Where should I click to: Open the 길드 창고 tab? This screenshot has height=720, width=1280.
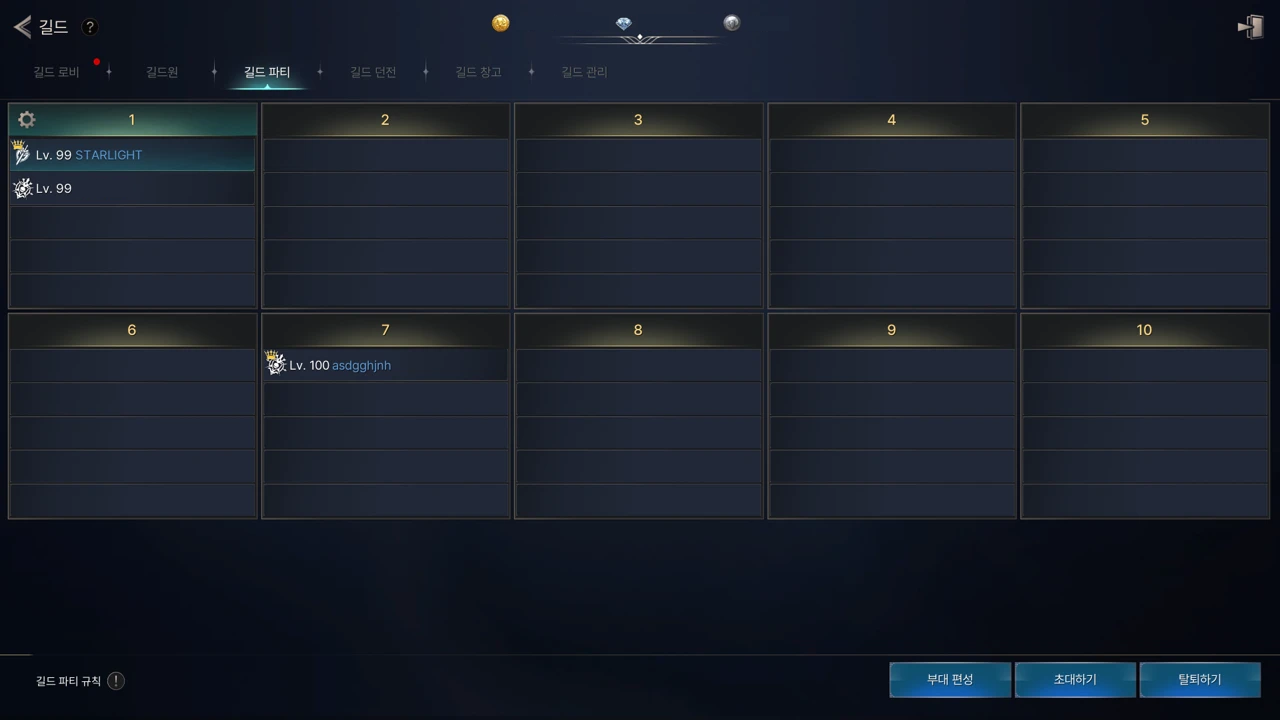(478, 72)
